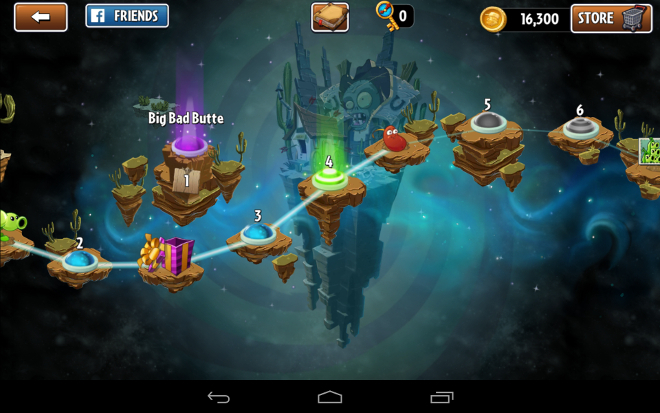Open the travel log book icon
660x413 pixels.
point(330,17)
